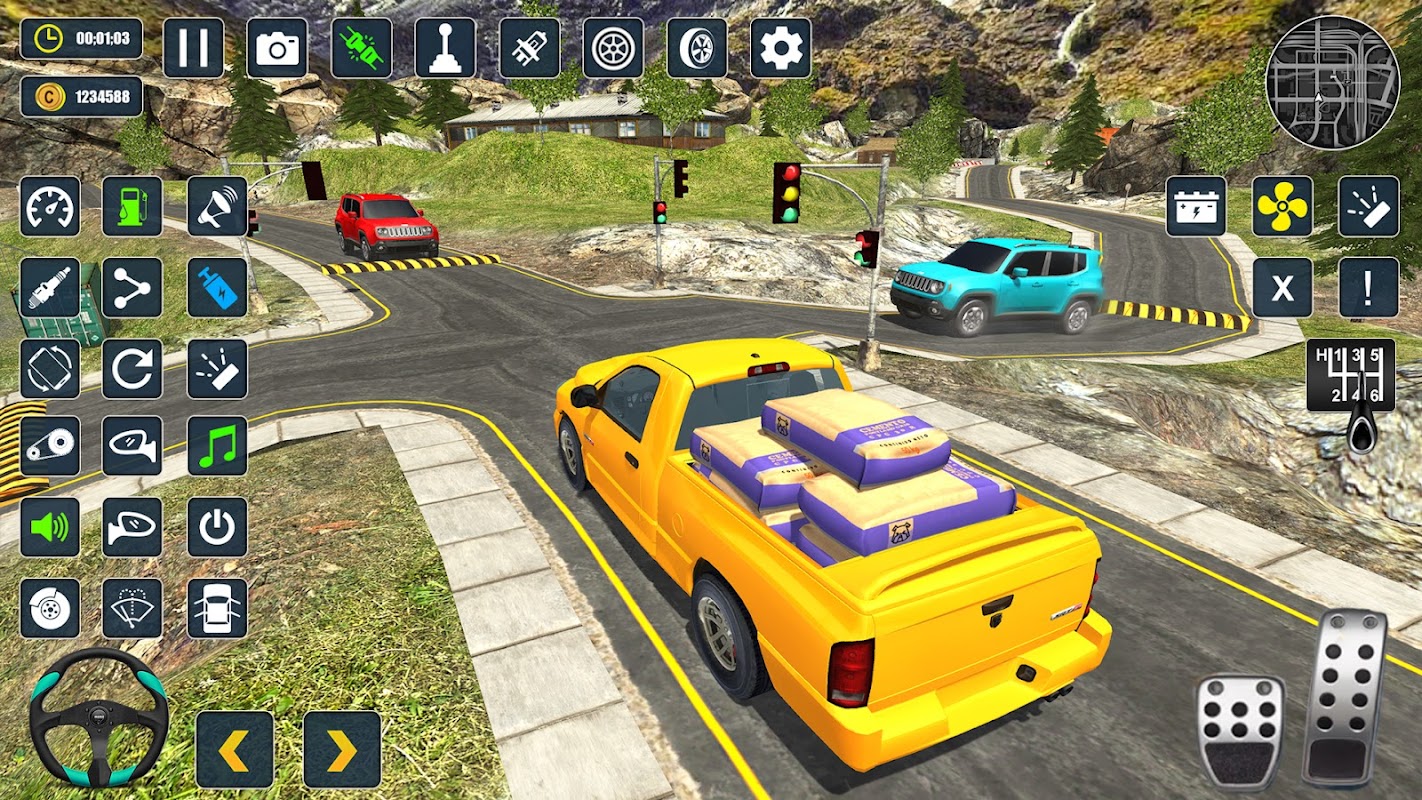Steer left with the left arrow
Image resolution: width=1422 pixels, height=800 pixels.
pyautogui.click(x=235, y=749)
